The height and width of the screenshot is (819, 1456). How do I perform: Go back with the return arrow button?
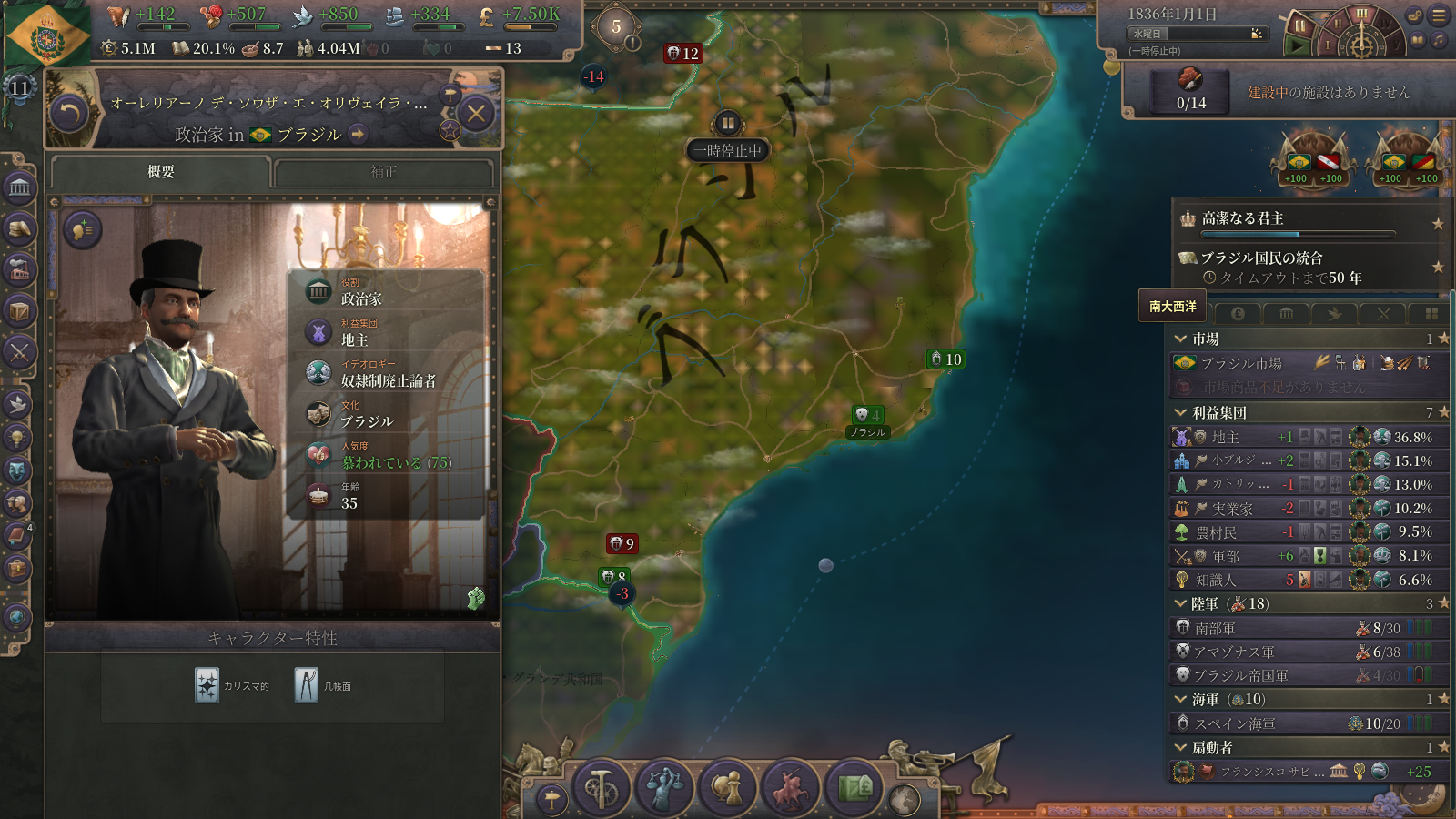click(69, 114)
